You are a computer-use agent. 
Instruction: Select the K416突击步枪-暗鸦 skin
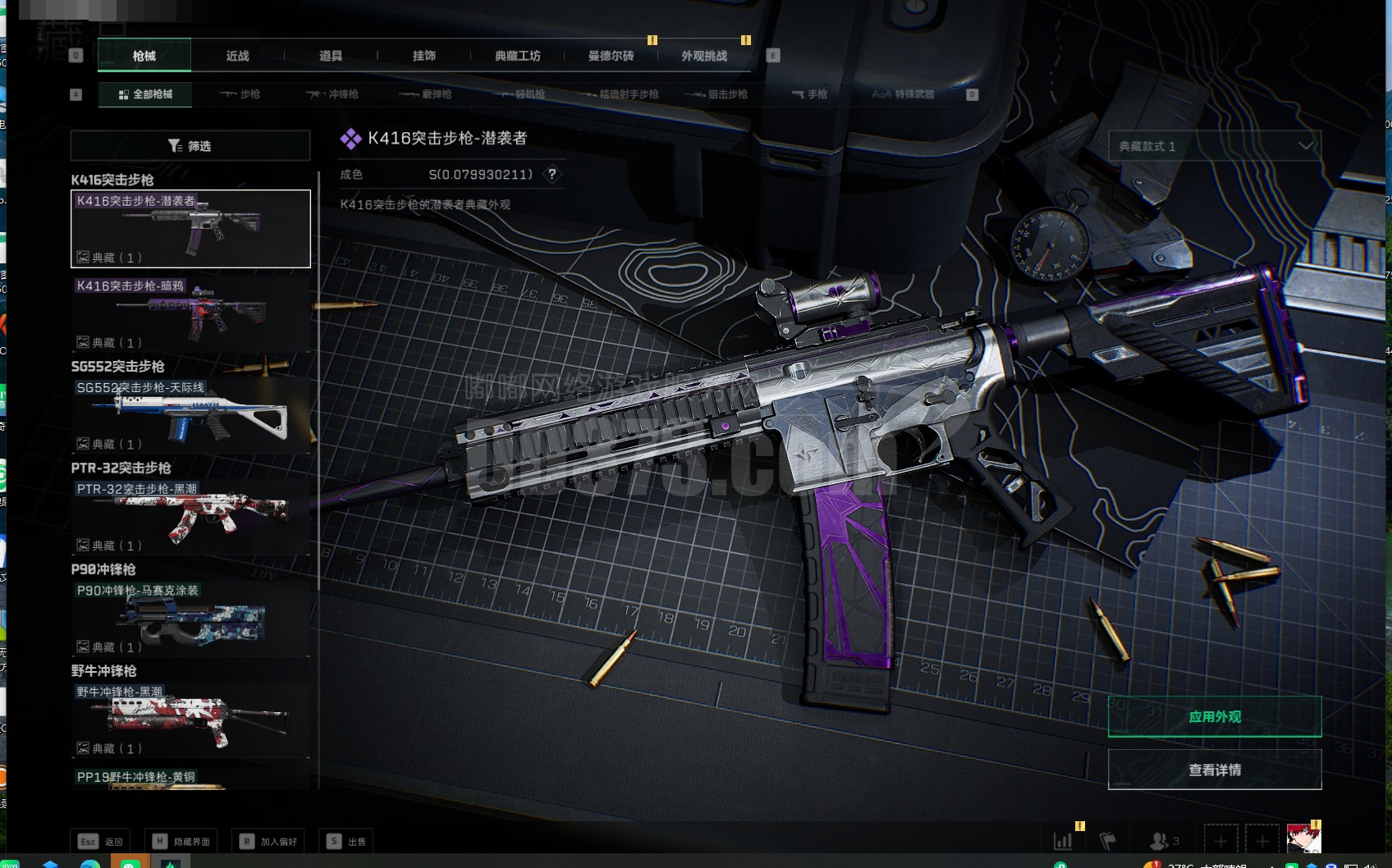pos(190,313)
